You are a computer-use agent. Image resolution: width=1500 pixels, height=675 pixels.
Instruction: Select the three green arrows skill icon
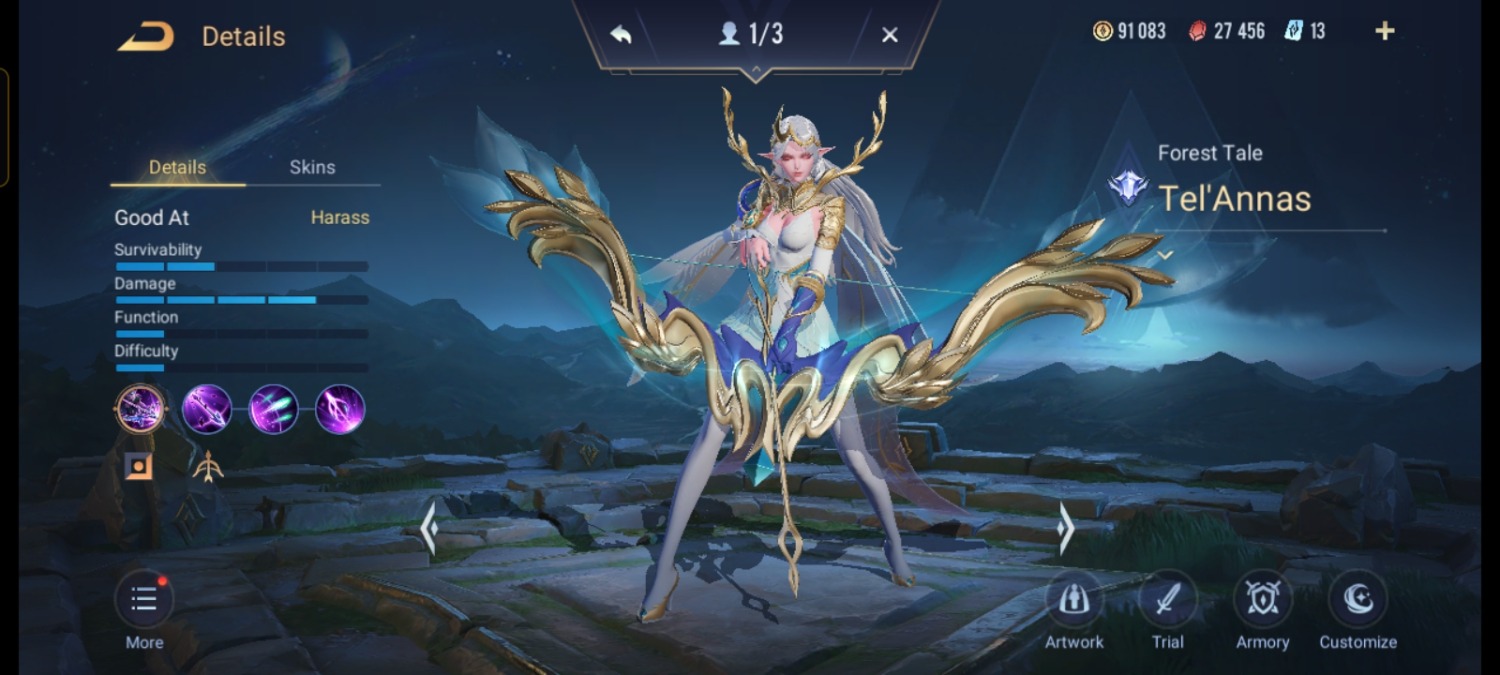click(x=273, y=409)
